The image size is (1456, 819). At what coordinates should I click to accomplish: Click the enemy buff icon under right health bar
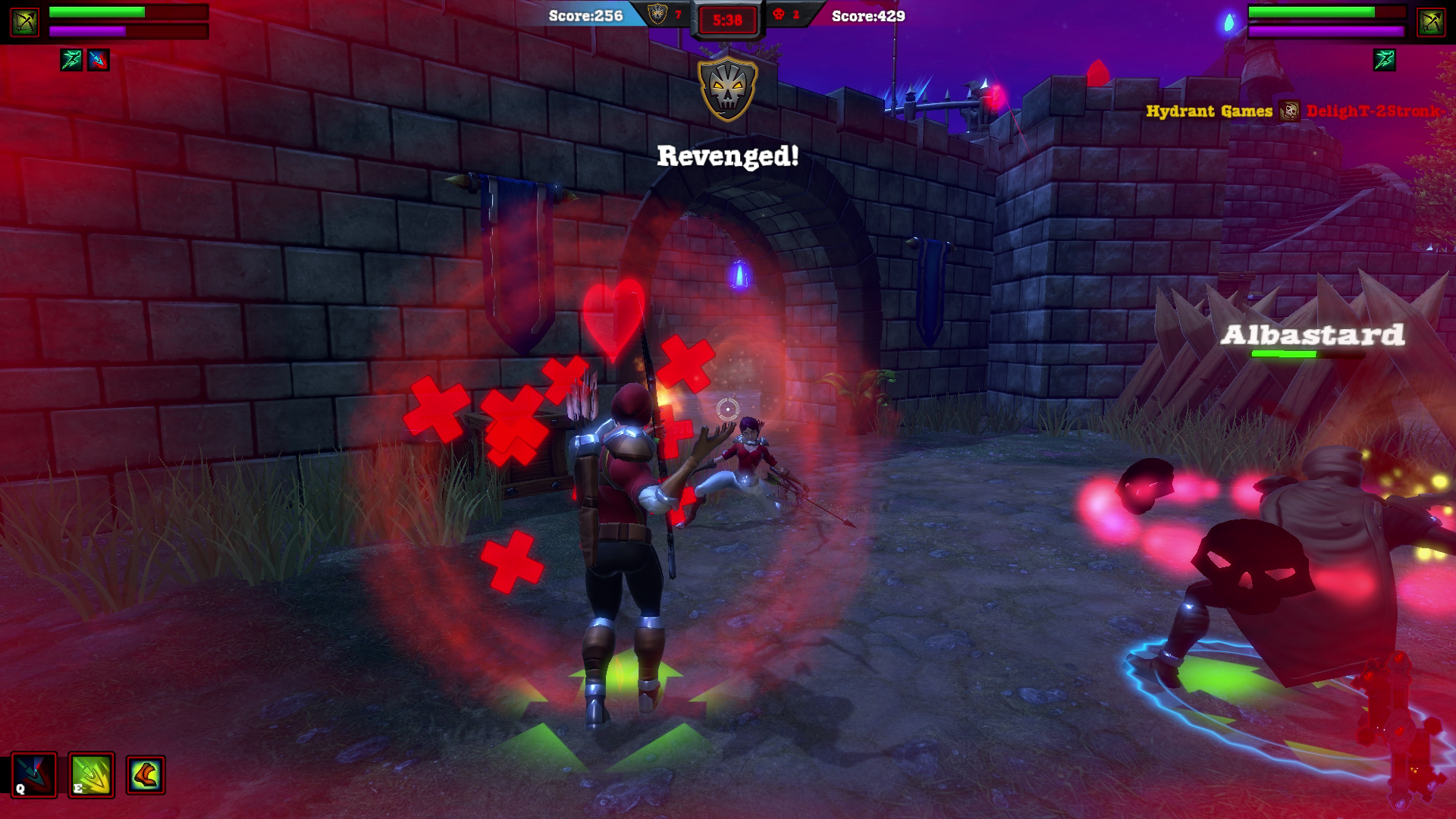click(1385, 60)
